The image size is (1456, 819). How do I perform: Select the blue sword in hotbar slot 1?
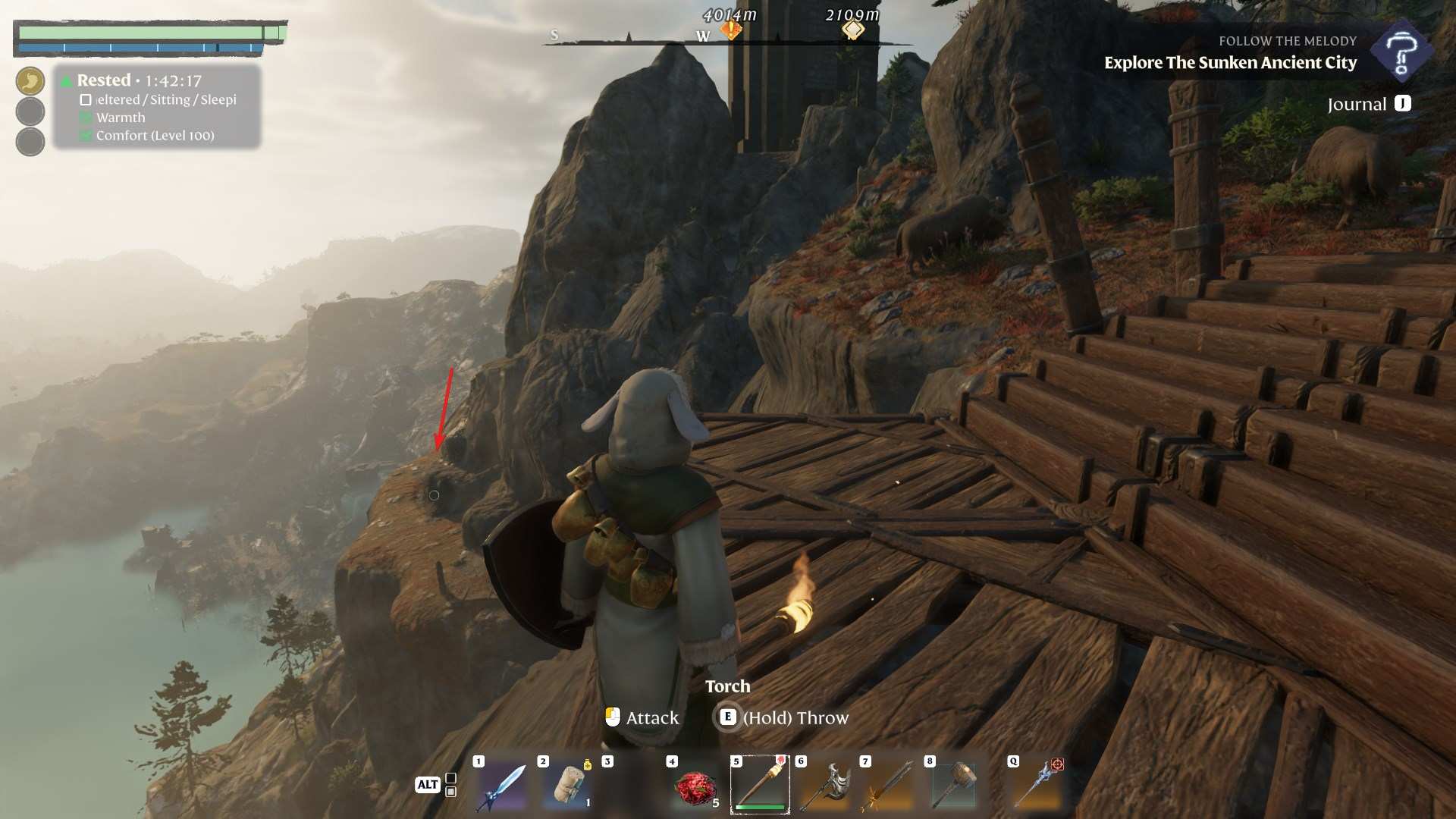[x=502, y=787]
